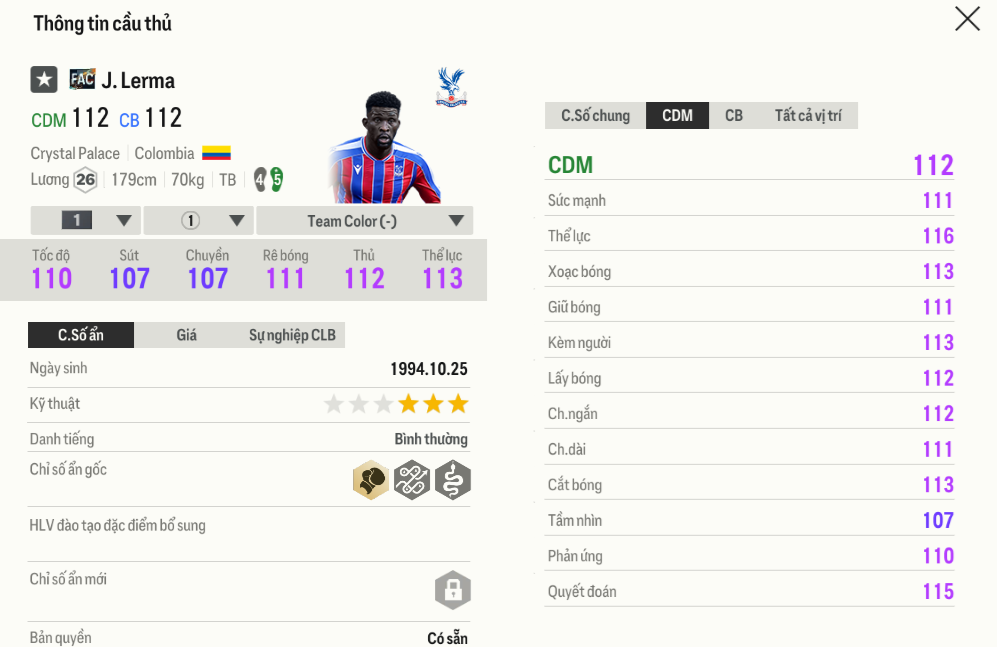
Task: Switch to the Giá tab
Action: (x=187, y=335)
